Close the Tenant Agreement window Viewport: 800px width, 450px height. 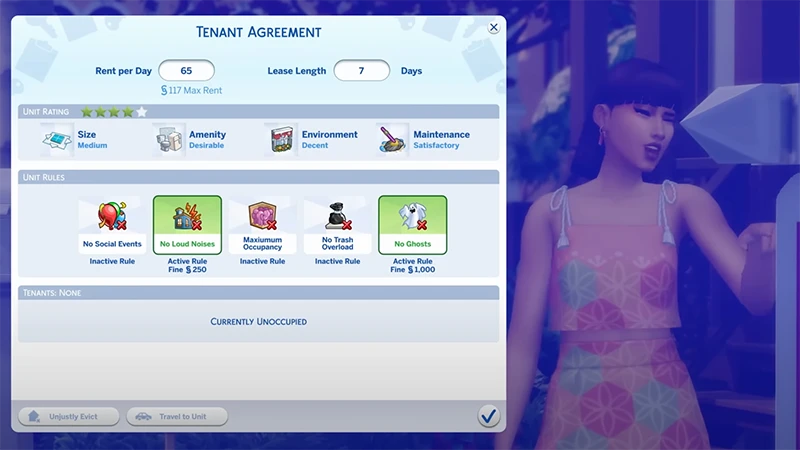point(494,28)
